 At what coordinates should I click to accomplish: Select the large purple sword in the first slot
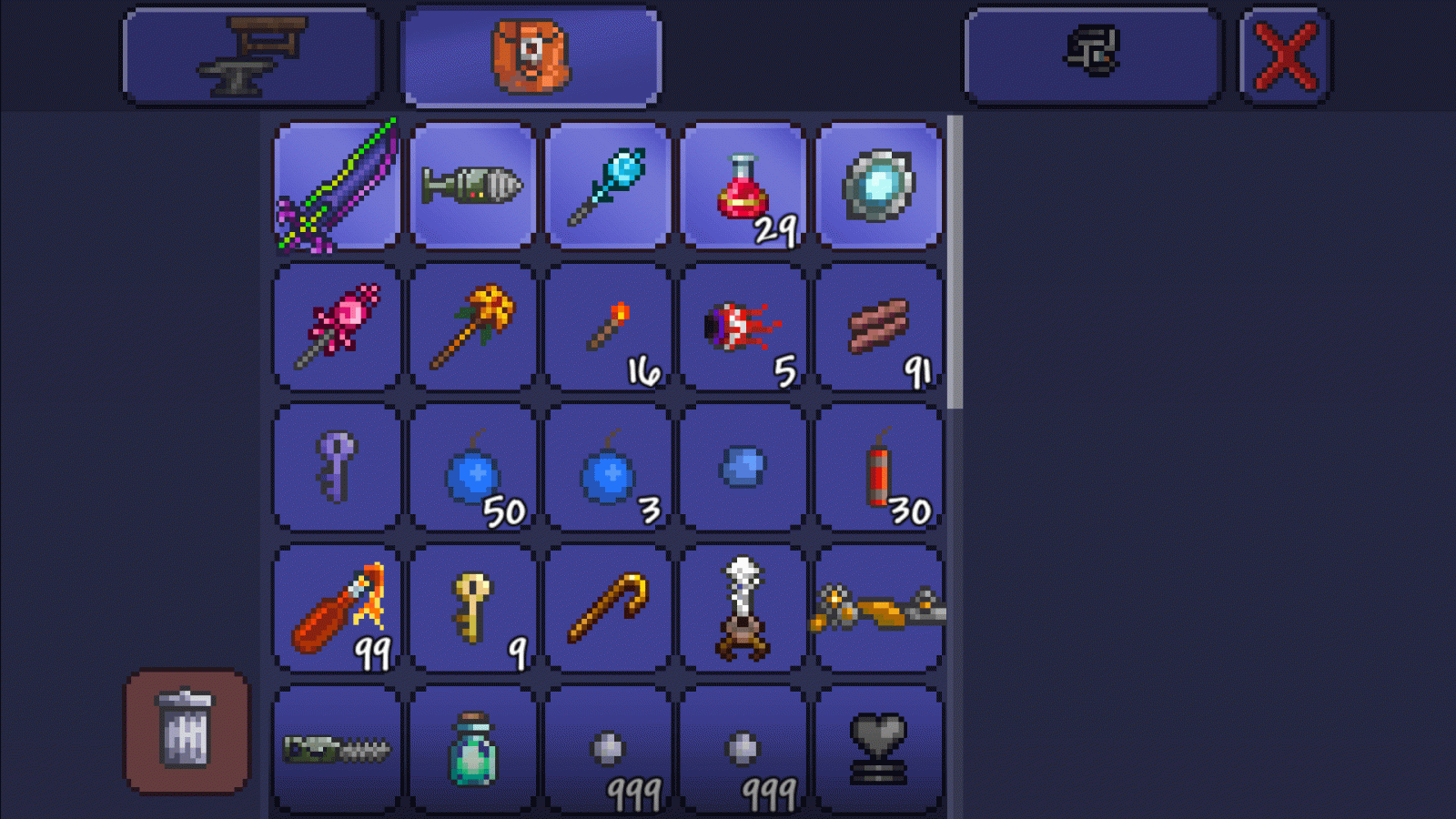pyautogui.click(x=337, y=182)
